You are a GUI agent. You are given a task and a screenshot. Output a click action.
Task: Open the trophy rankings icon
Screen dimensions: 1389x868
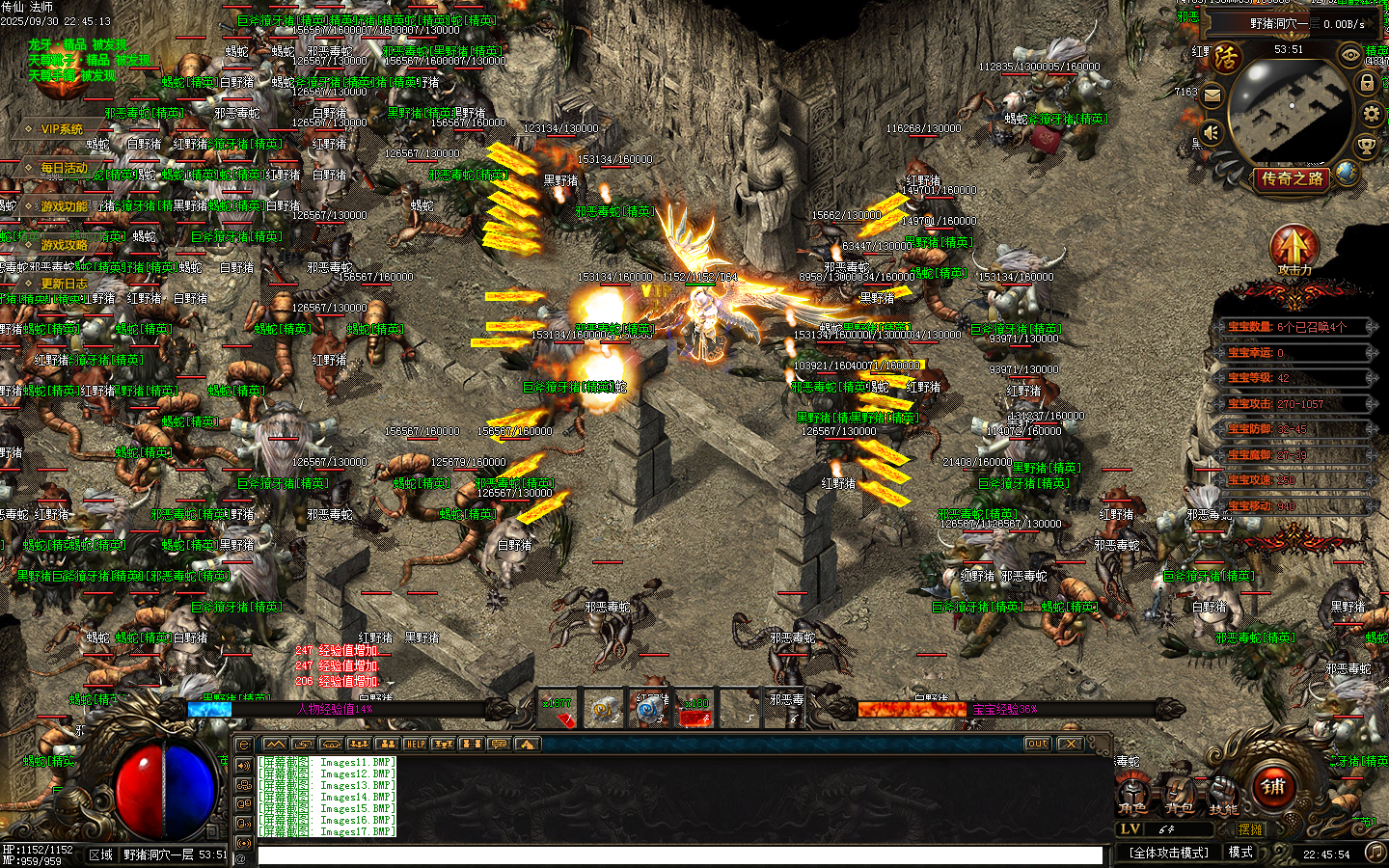coord(1366,147)
